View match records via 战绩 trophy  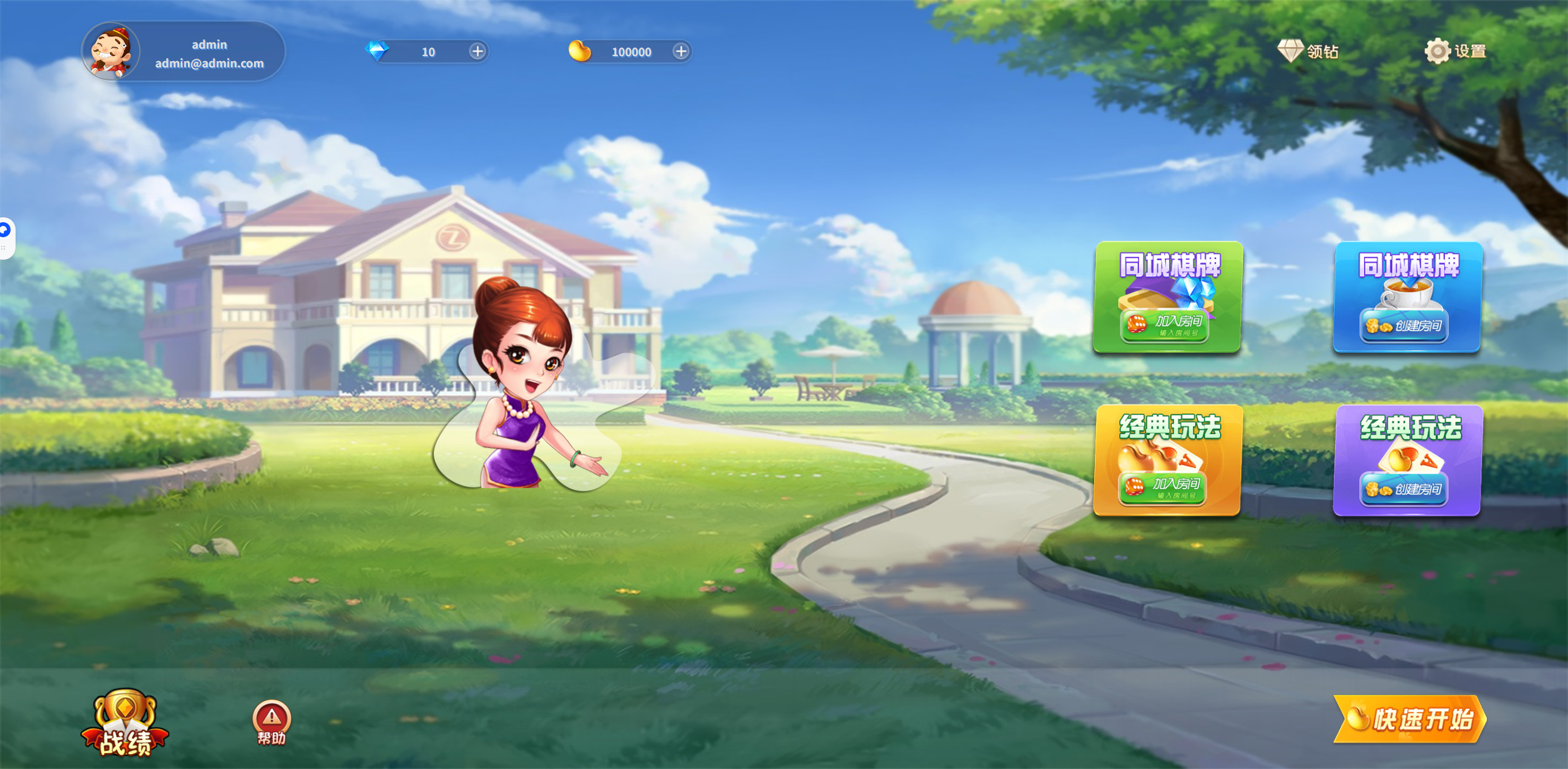pos(125,724)
